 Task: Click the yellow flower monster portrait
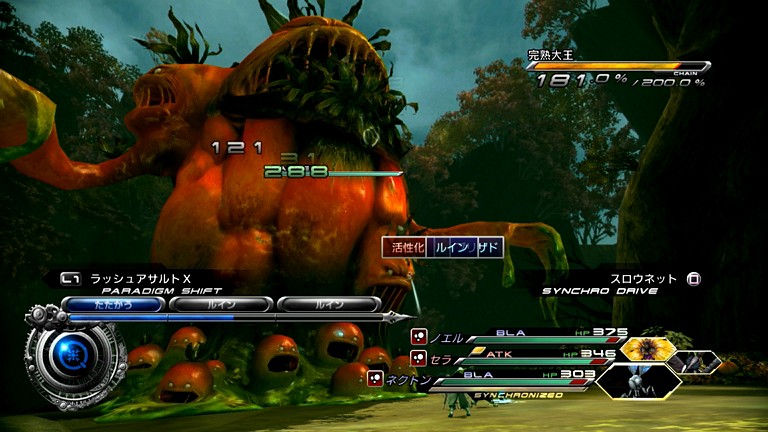coord(645,350)
